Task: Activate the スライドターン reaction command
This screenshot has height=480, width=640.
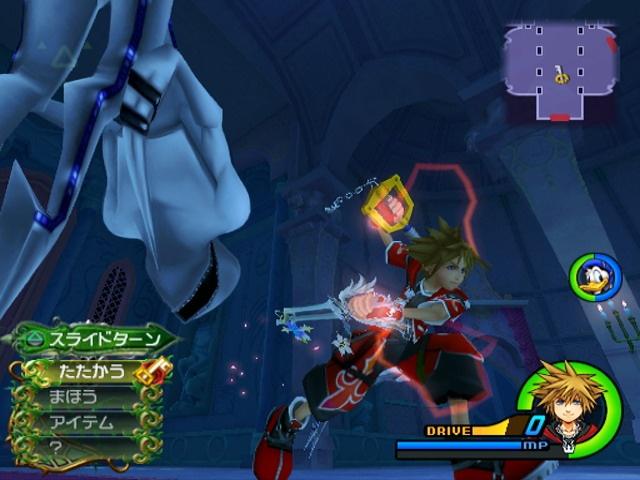Action: [95, 339]
